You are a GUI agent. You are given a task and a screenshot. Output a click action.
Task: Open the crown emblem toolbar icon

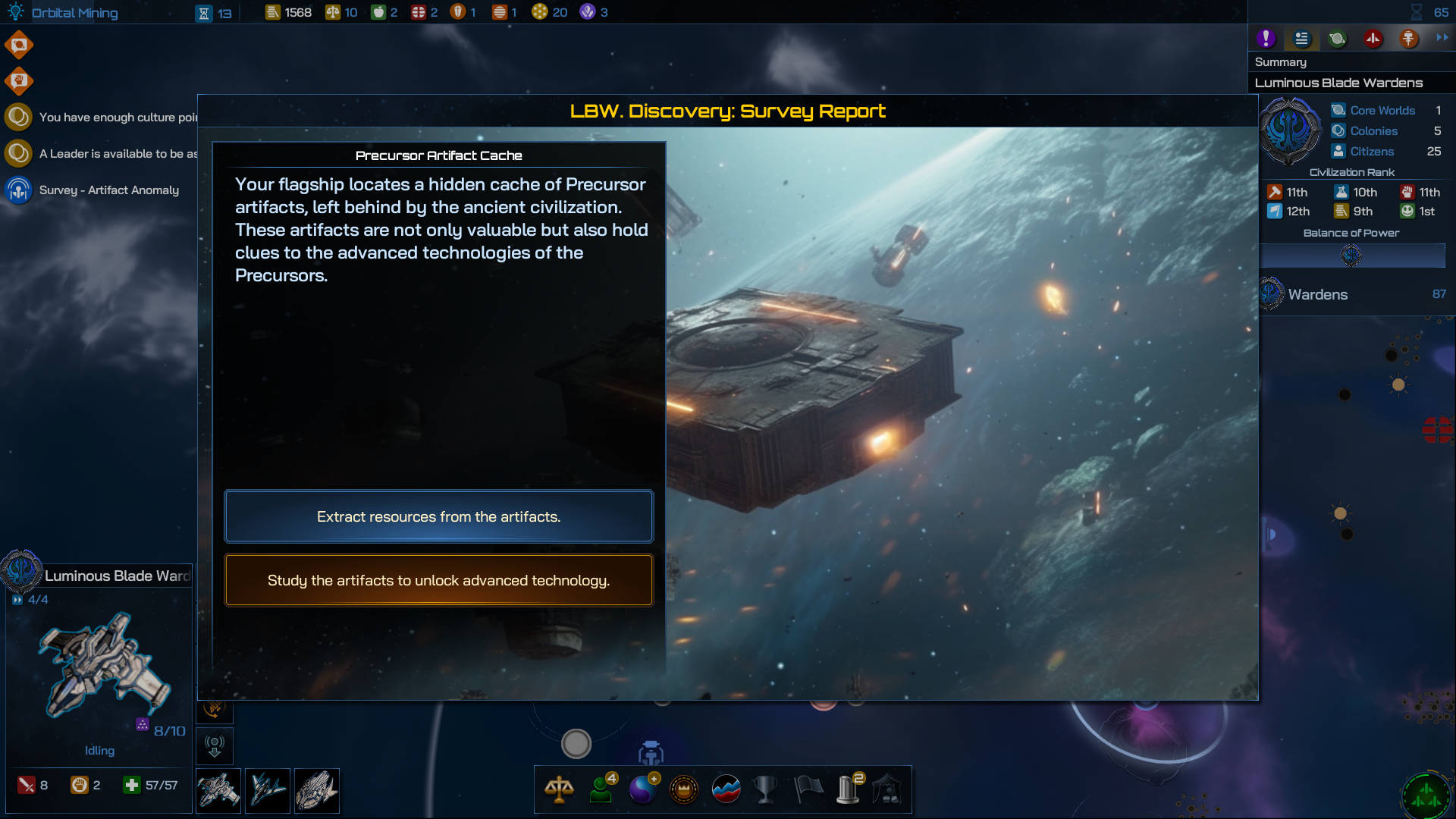(x=684, y=789)
